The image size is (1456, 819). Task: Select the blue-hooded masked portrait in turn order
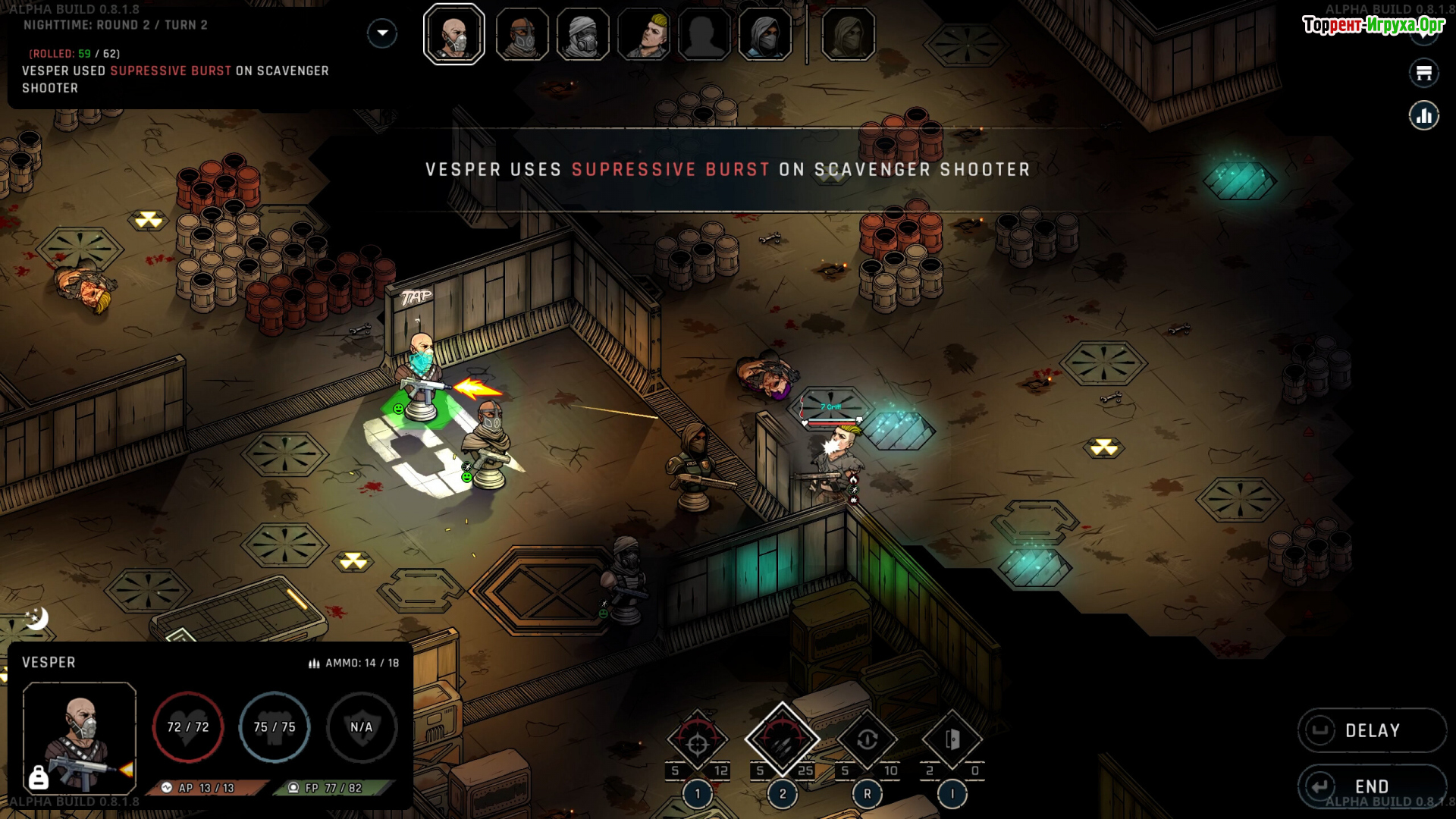pos(765,35)
